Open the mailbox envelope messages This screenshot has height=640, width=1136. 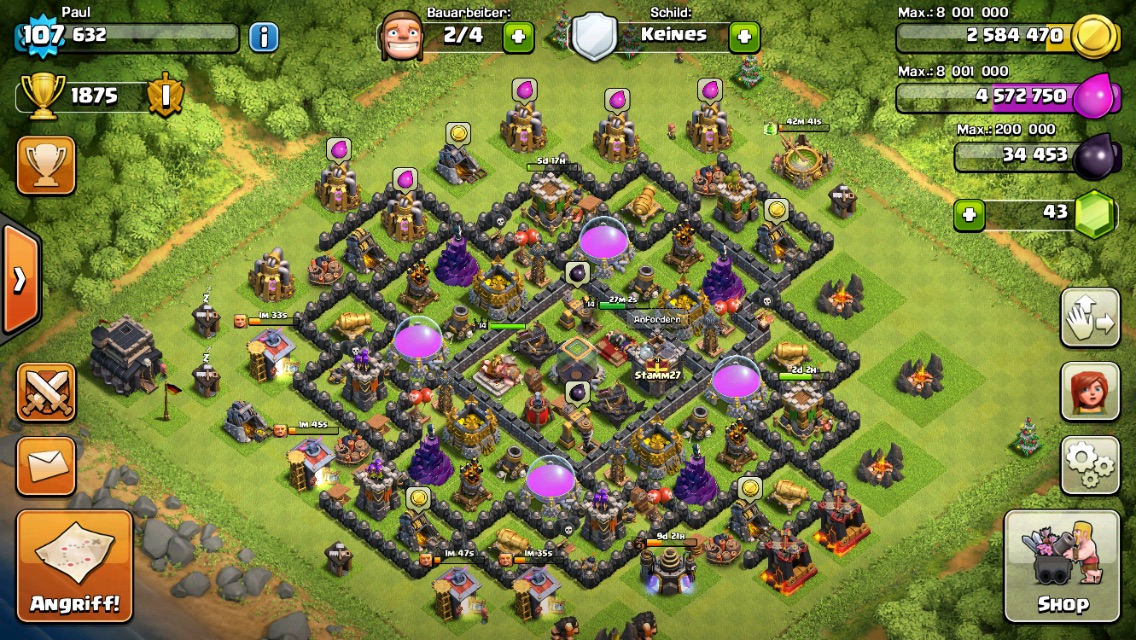[46, 465]
